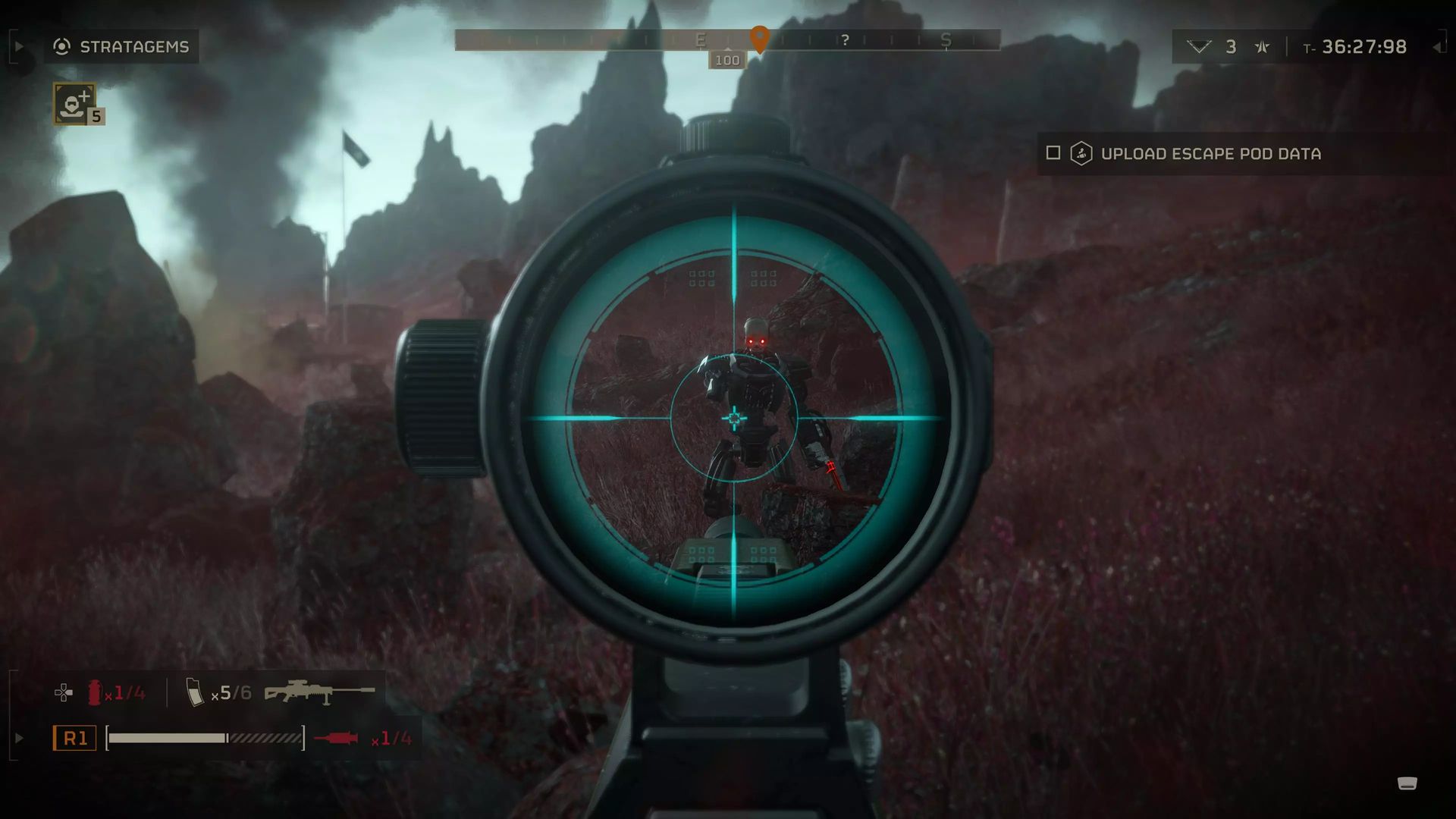1456x819 pixels.
Task: Open the Stratagems panel
Action: [121, 47]
